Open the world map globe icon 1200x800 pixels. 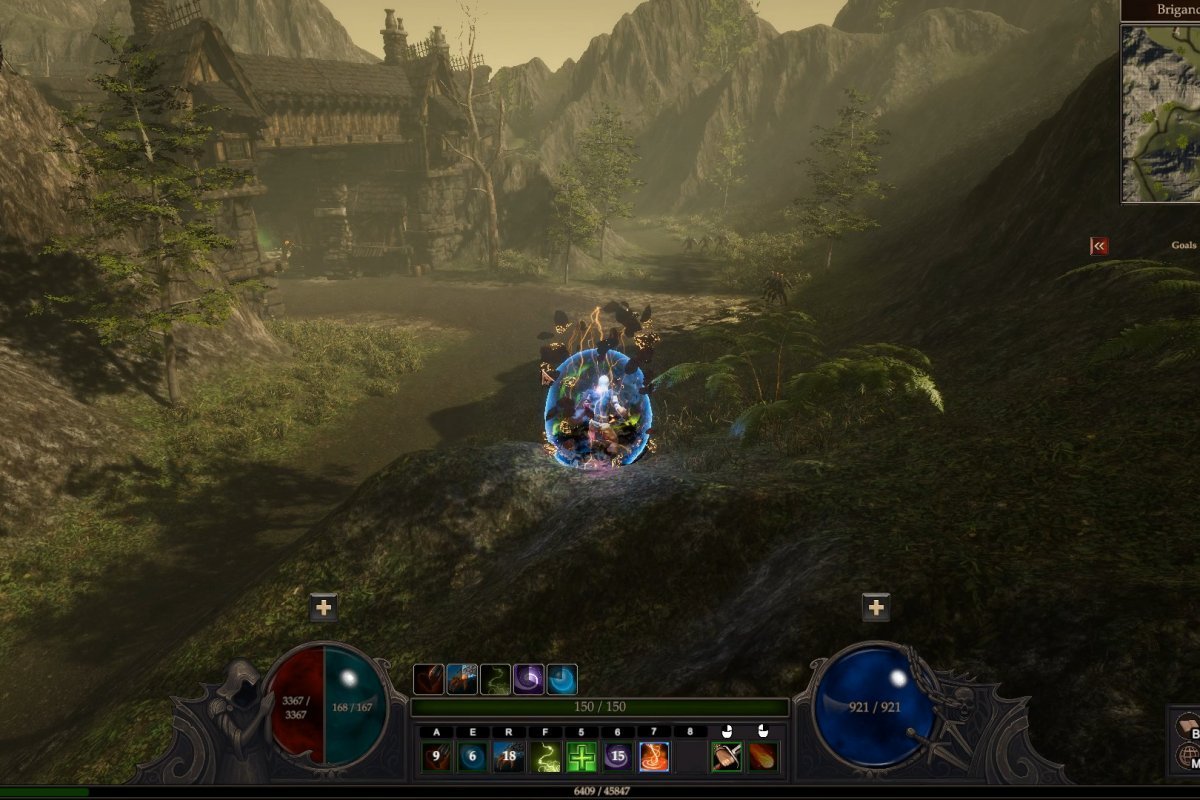click(x=1188, y=756)
